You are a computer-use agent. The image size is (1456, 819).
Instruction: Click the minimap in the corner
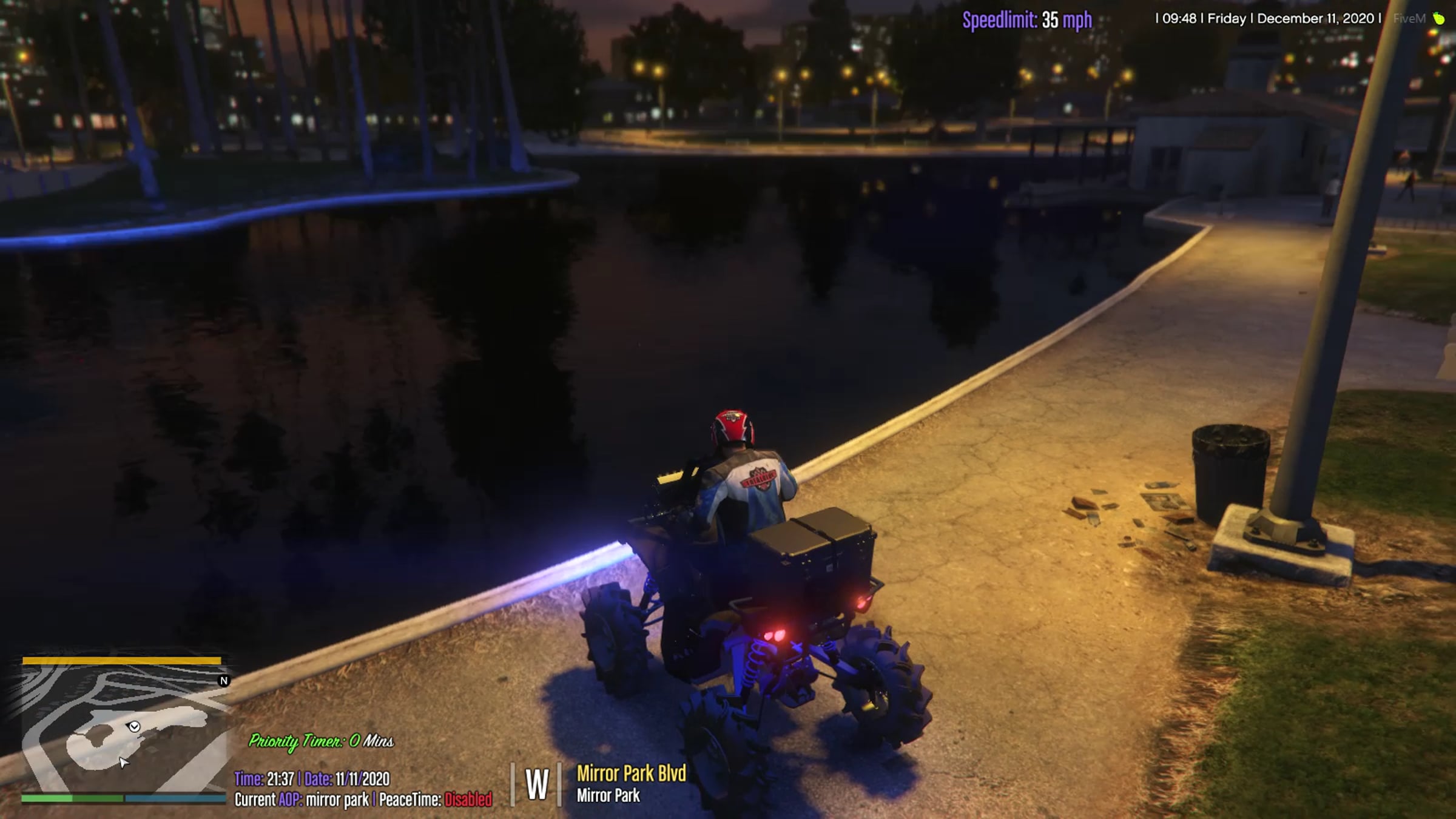pos(124,727)
